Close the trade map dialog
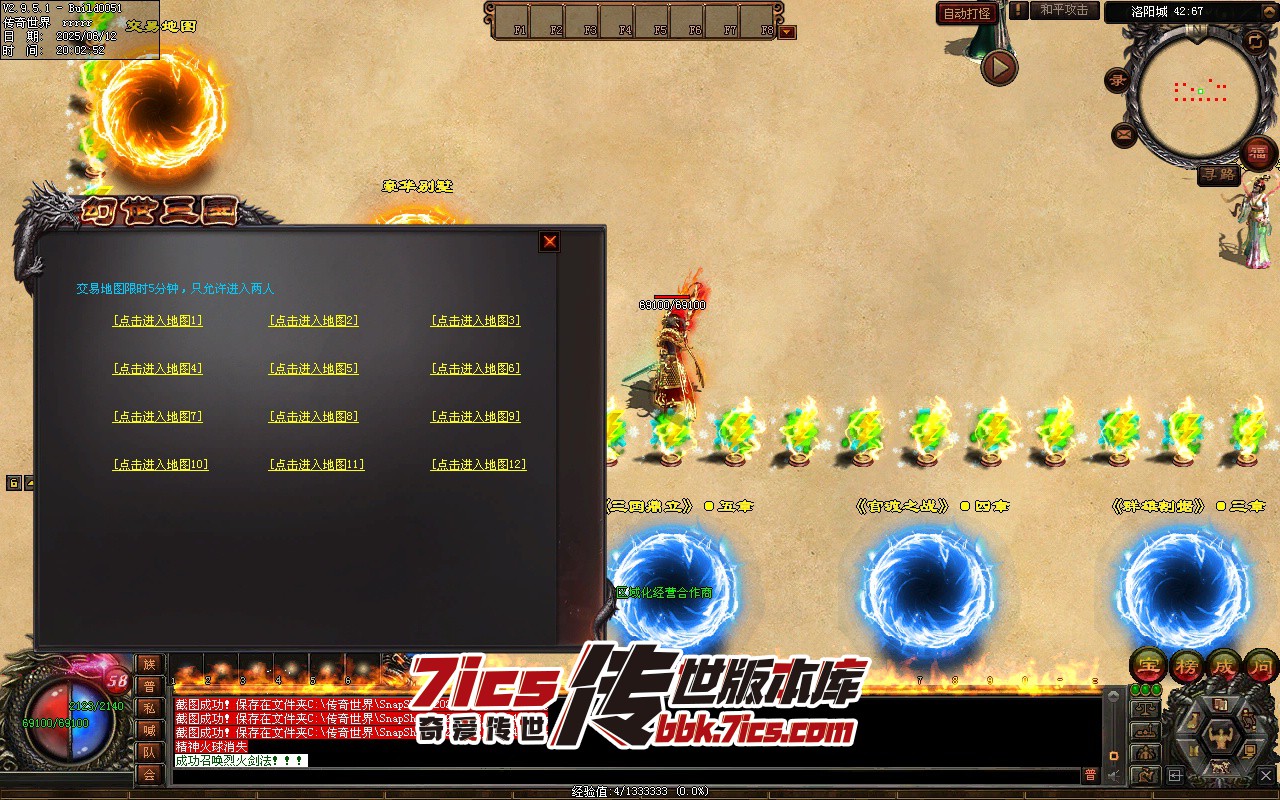 [549, 241]
